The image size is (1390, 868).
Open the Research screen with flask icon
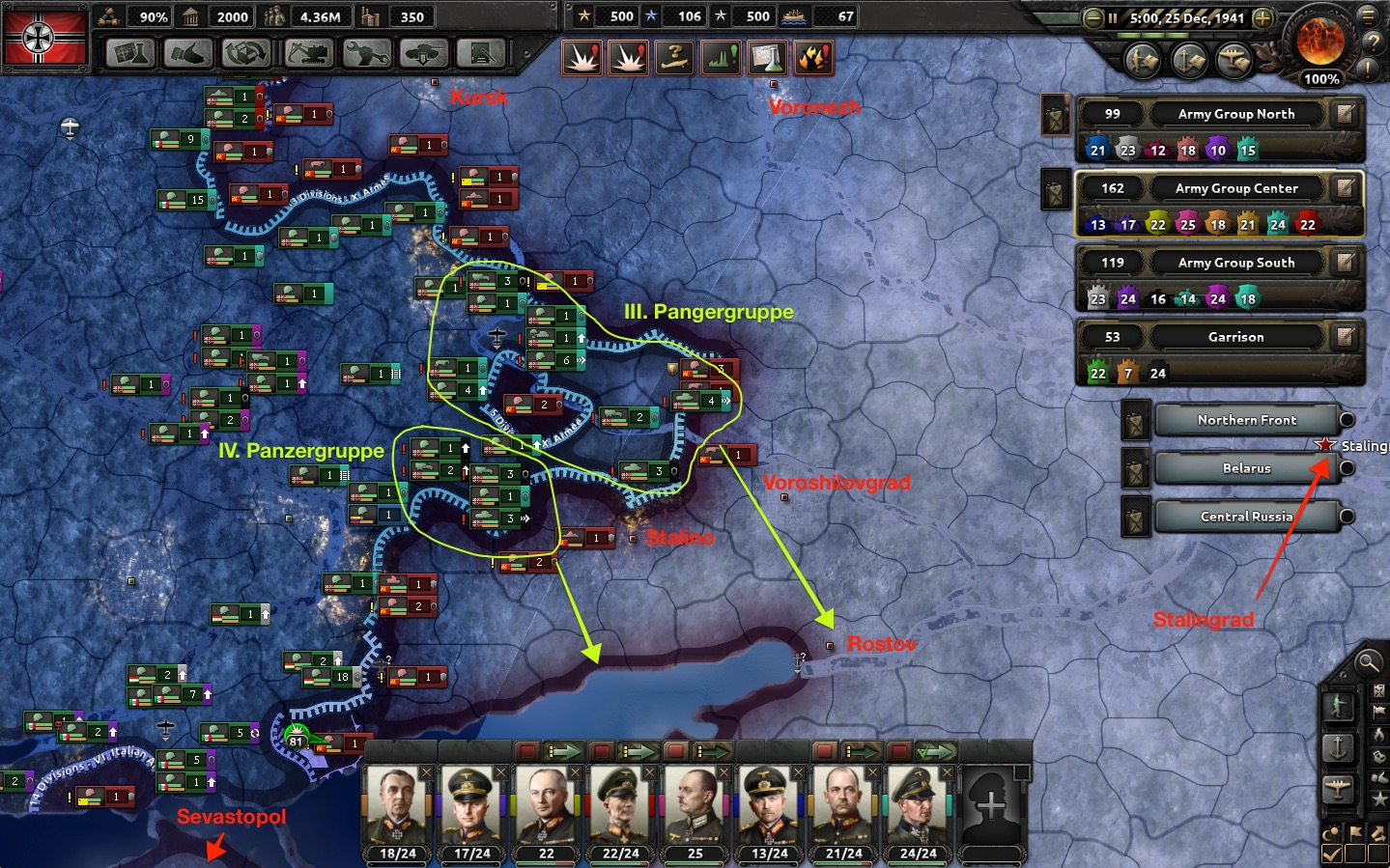[130, 53]
